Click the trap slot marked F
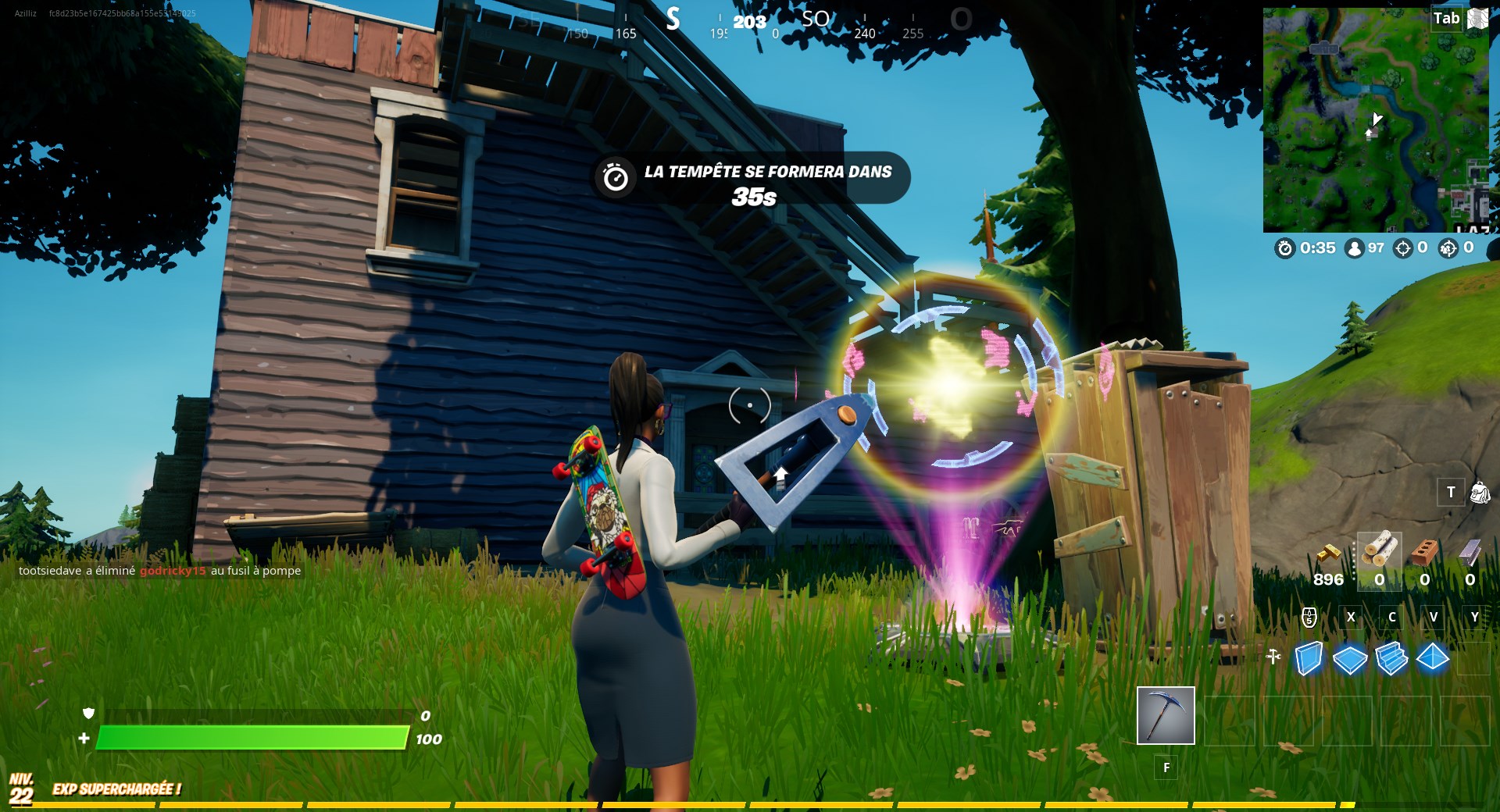This screenshot has height=812, width=1500. (1166, 767)
